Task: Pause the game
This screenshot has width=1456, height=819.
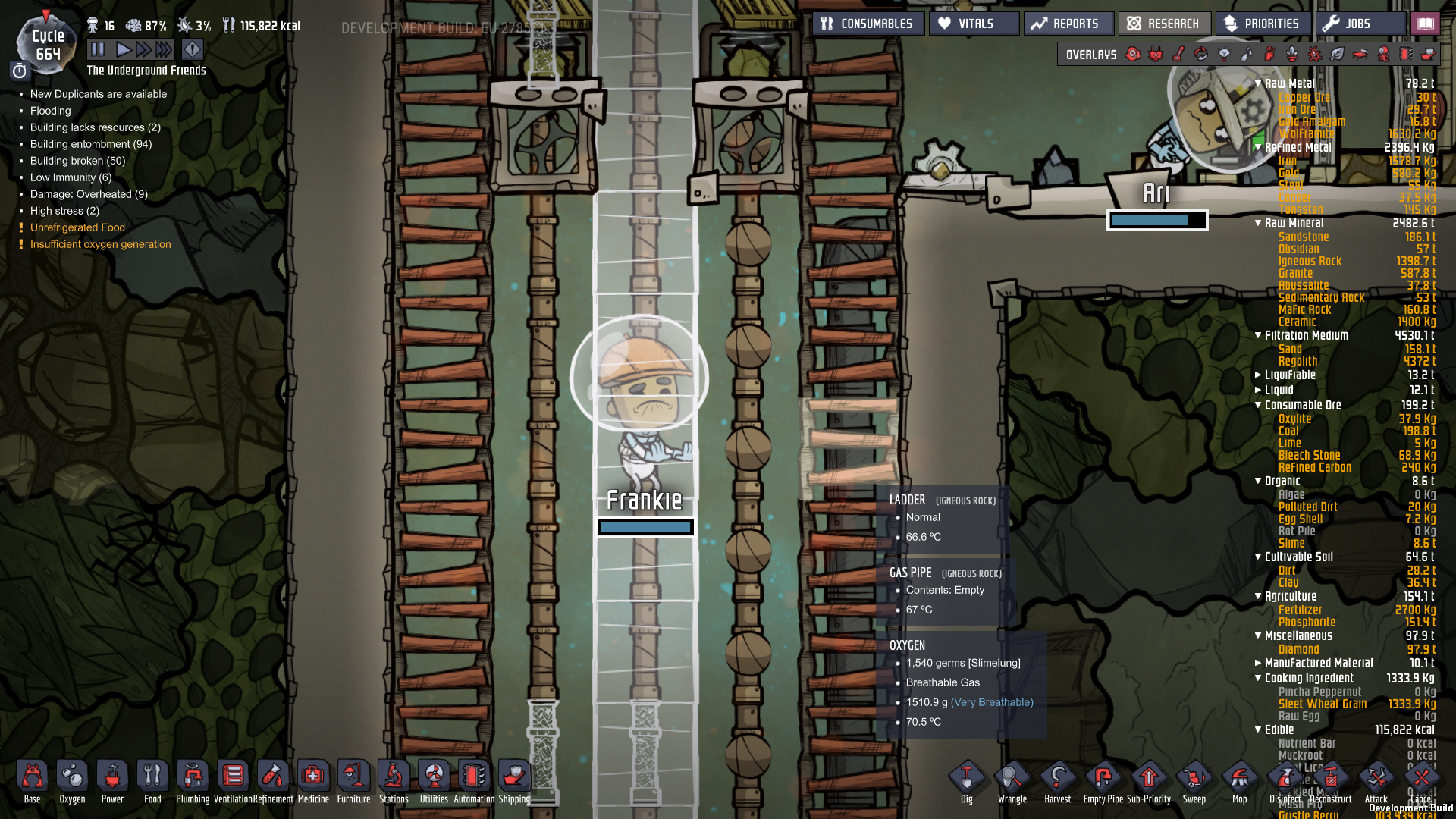Action: [99, 49]
